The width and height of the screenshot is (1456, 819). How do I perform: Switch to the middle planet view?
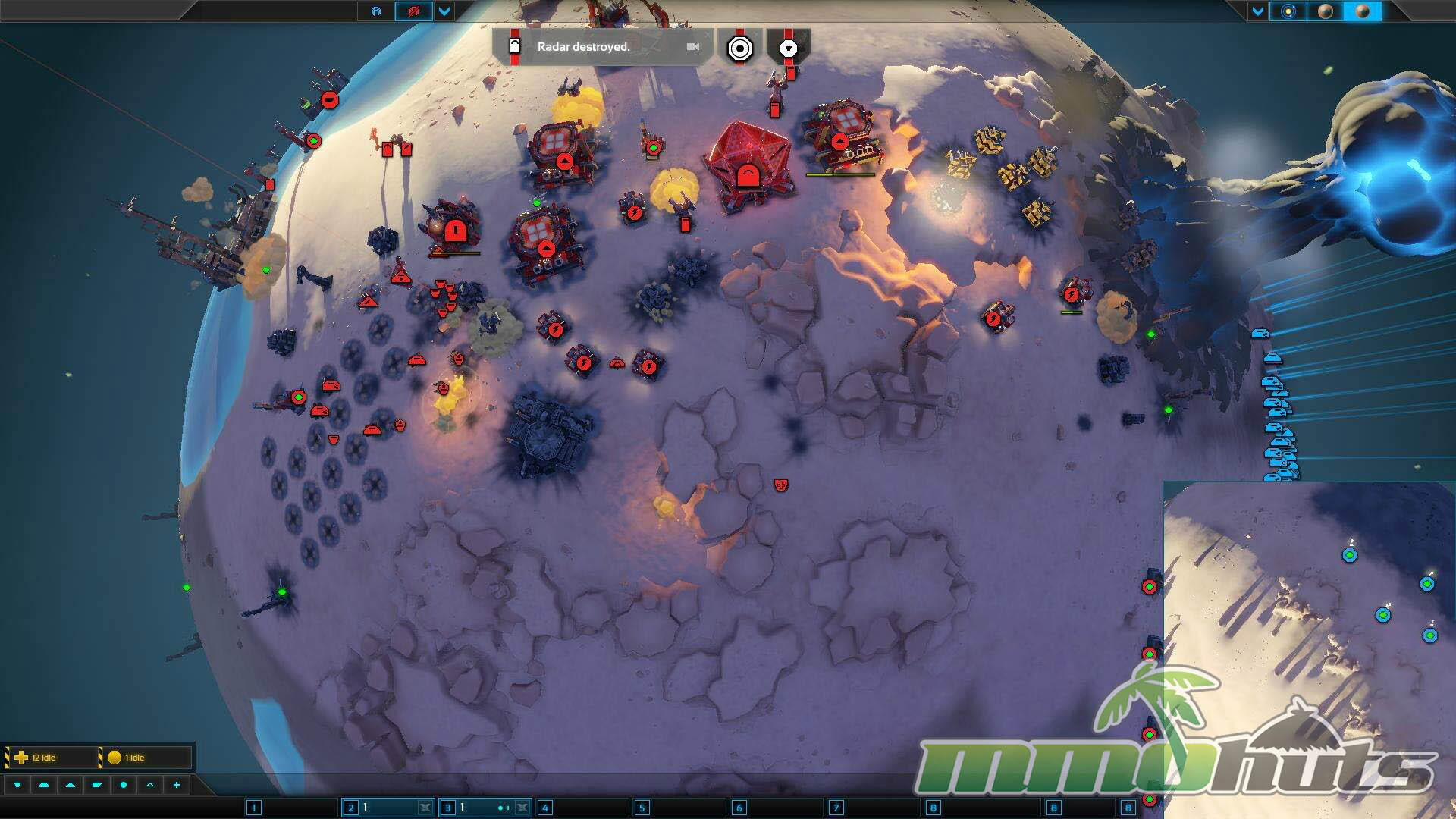(1325, 11)
